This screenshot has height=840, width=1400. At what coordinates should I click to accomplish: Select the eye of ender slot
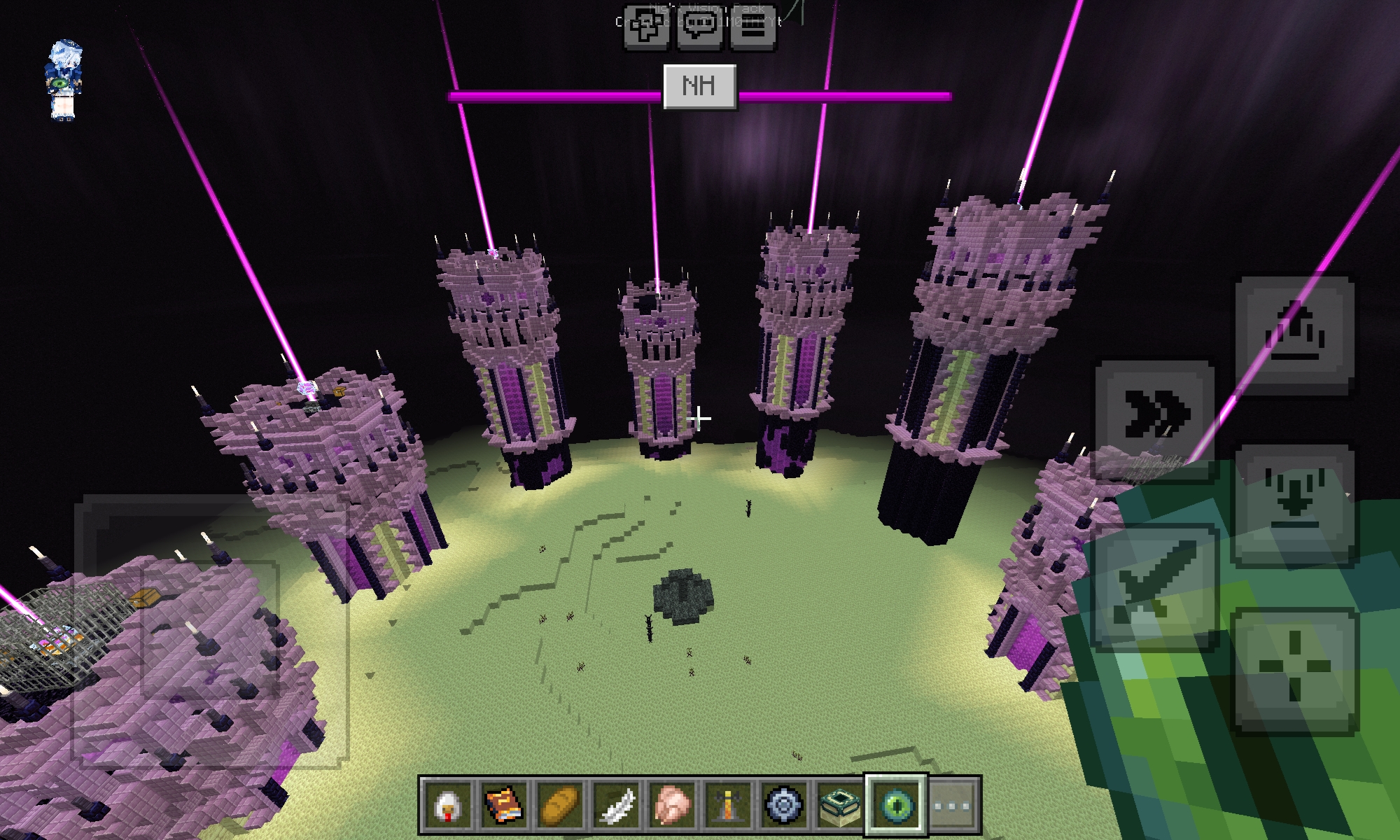(x=896, y=805)
